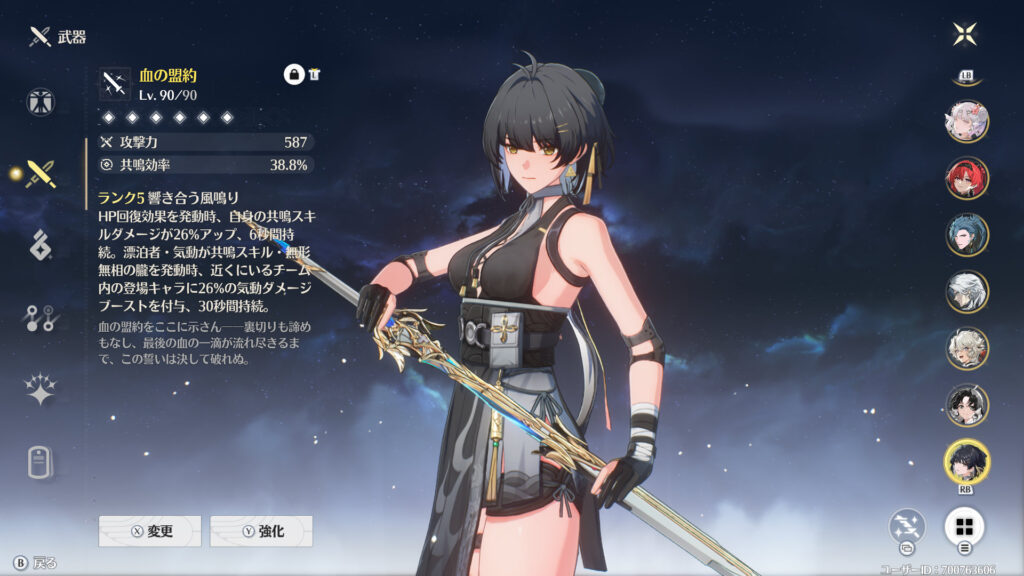Select the highlighted dark-haired character portrait
Viewport: 1024px width, 576px height.
coord(966,461)
